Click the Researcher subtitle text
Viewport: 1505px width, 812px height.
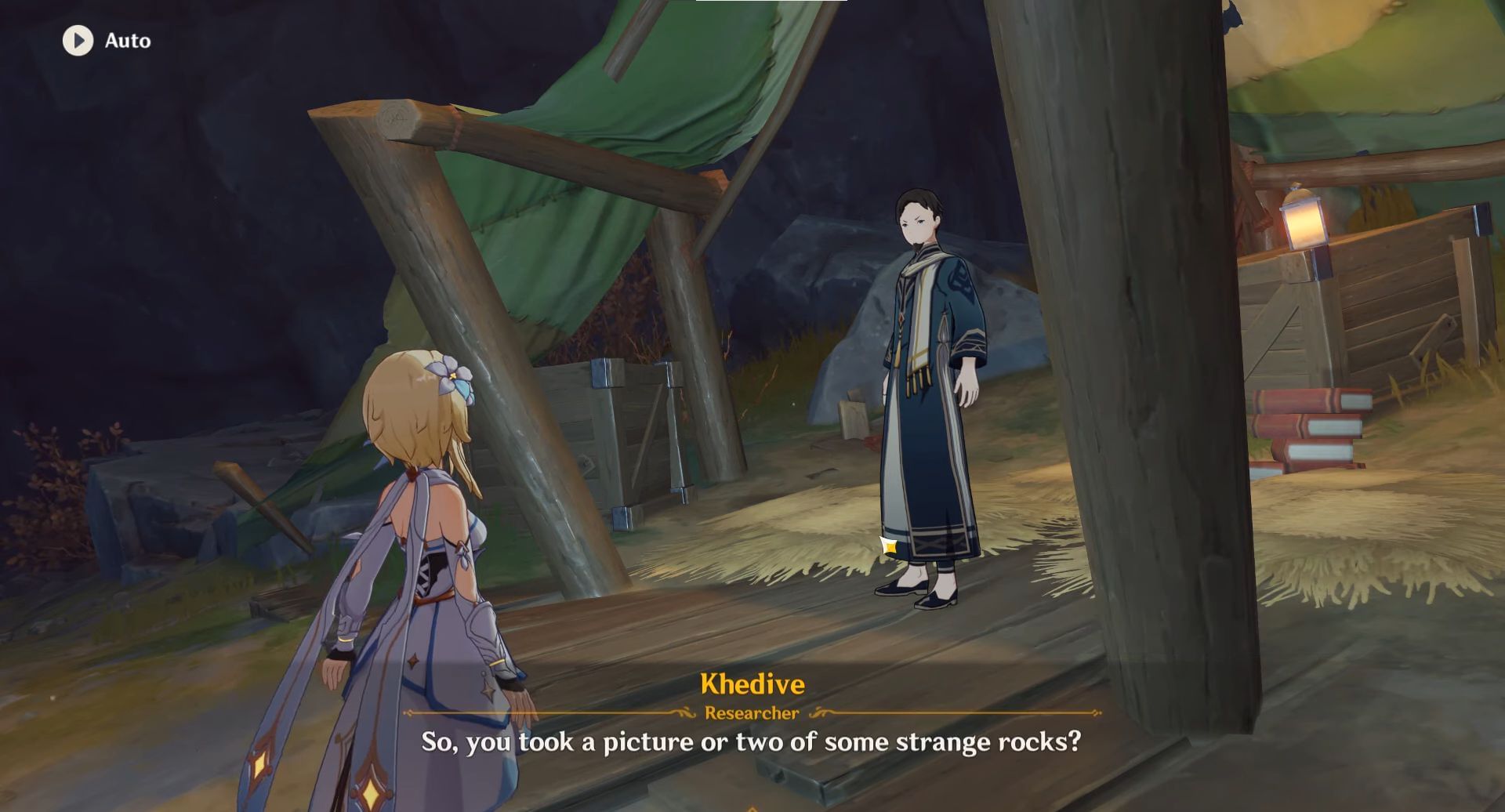click(751, 712)
